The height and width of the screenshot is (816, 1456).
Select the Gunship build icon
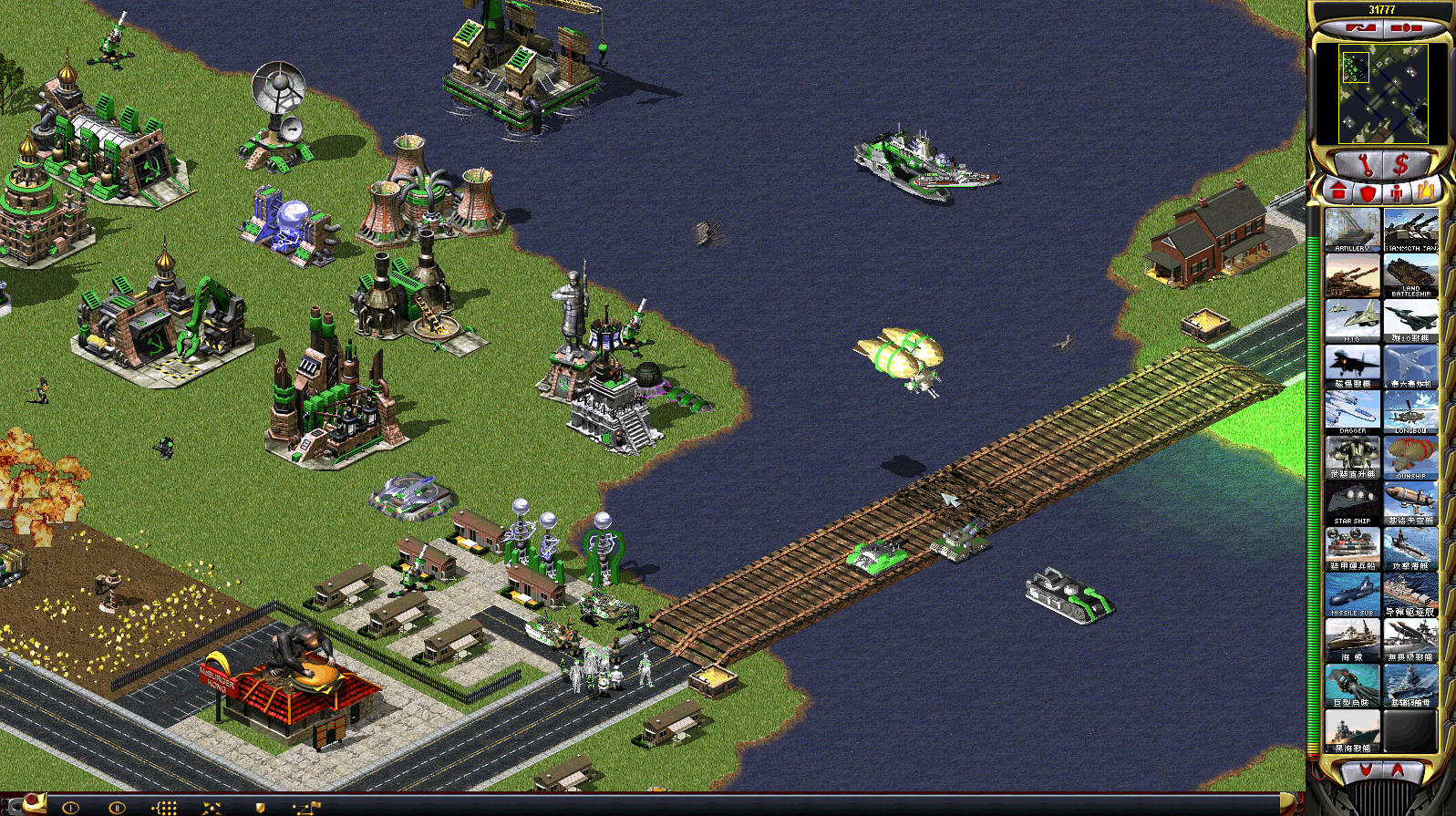1410,457
